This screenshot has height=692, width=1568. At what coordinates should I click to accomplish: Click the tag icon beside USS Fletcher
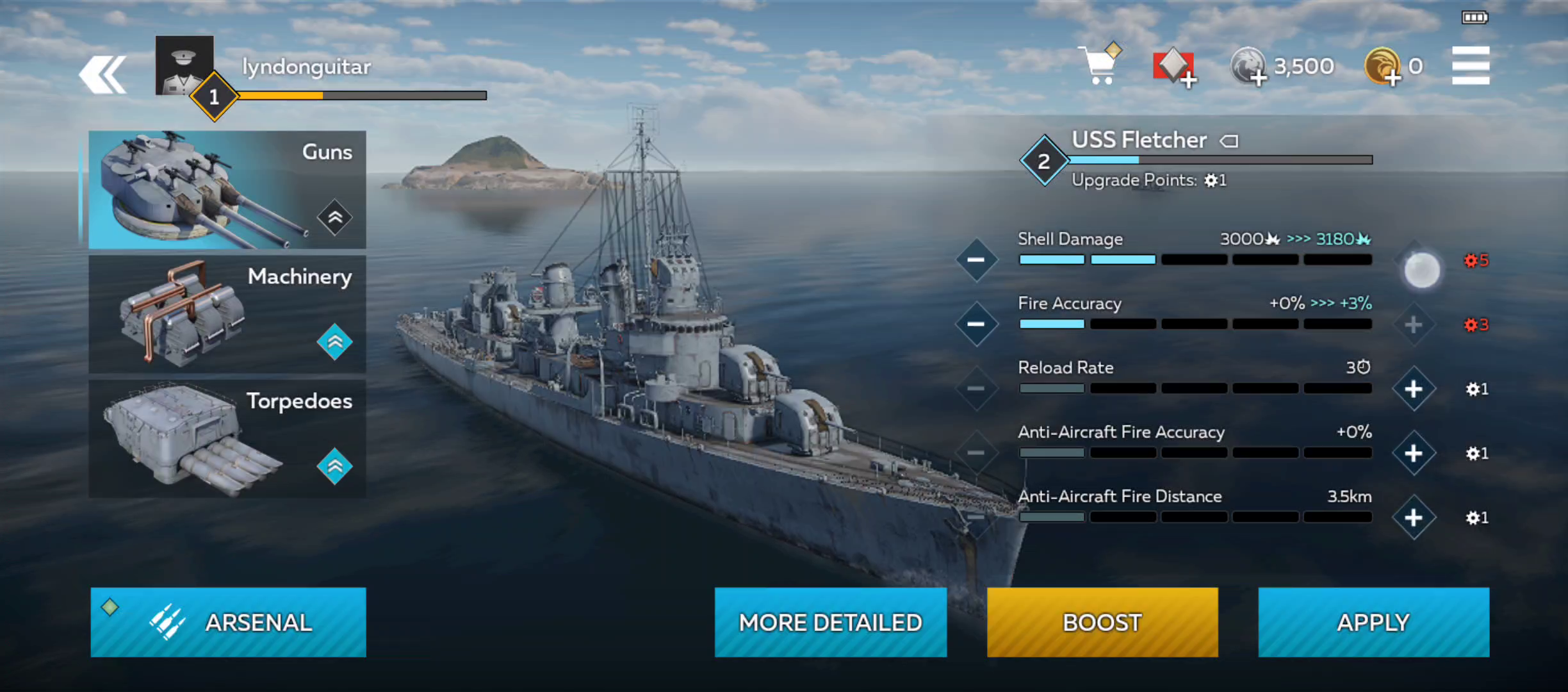tap(1229, 140)
